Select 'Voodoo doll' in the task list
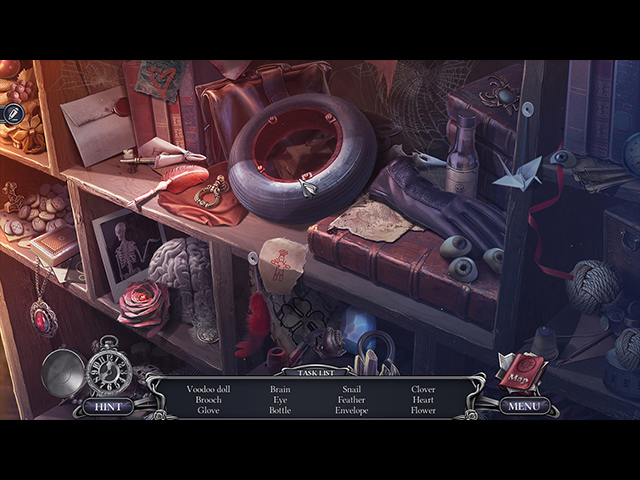The image size is (640, 480). (208, 389)
